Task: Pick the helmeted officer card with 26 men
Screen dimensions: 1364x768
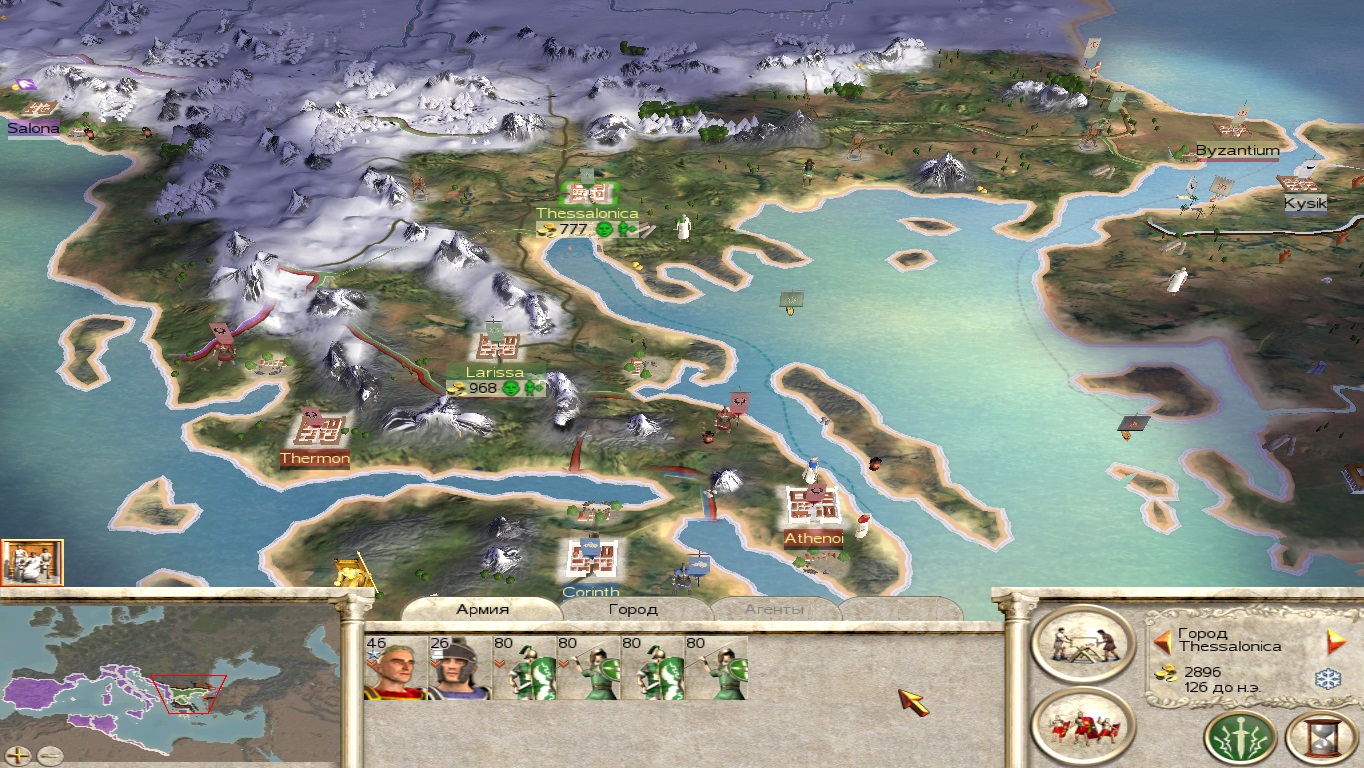Action: click(x=459, y=668)
